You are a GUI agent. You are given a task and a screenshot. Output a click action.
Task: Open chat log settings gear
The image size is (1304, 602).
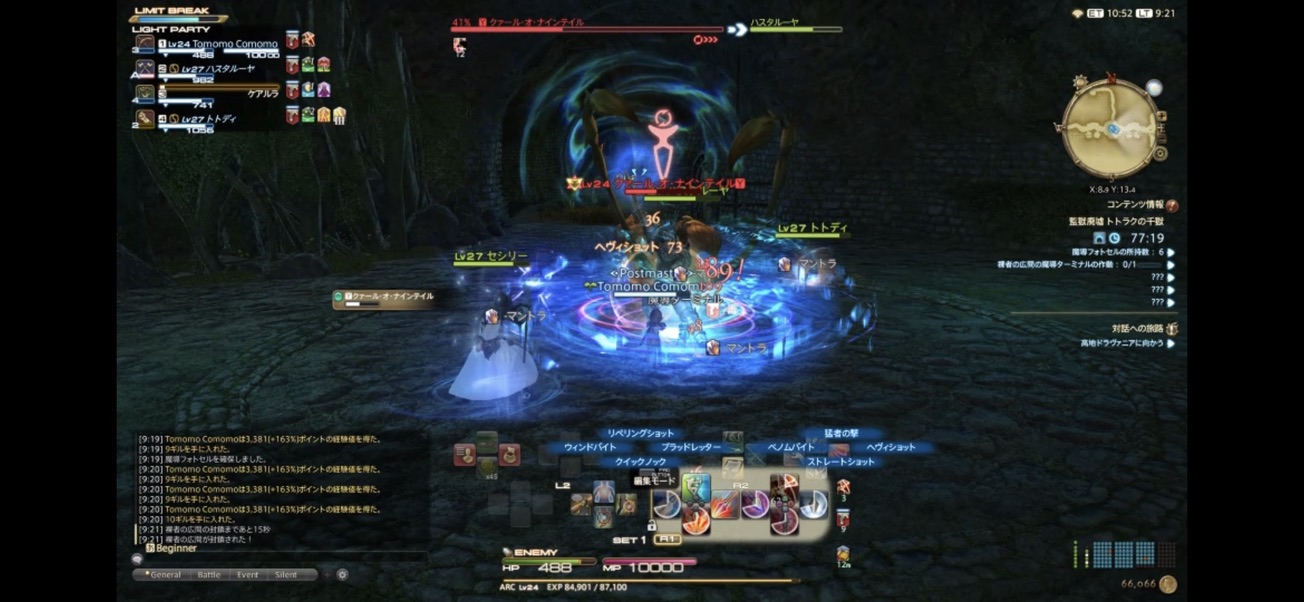[342, 575]
